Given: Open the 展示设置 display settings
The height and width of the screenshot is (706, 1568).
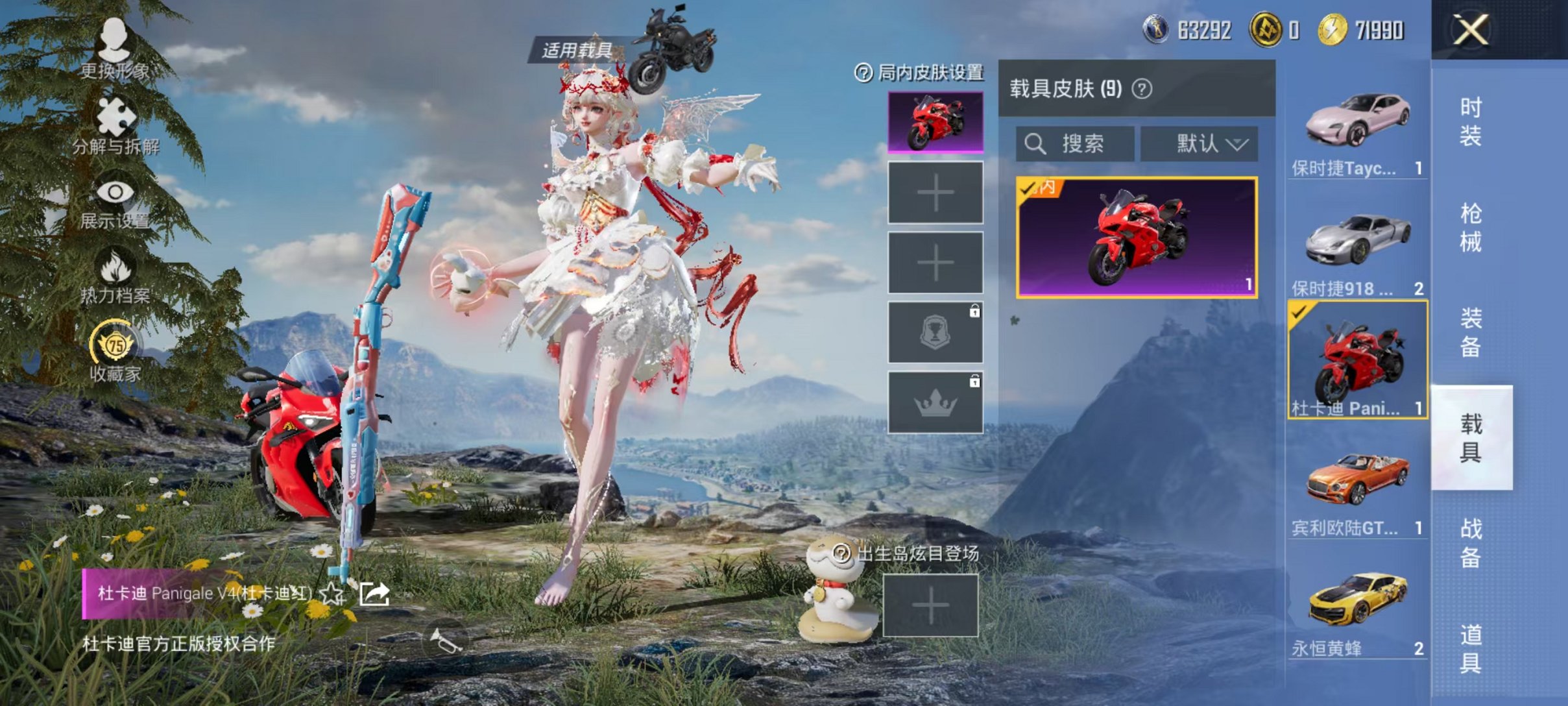Looking at the screenshot, I should pos(115,191).
